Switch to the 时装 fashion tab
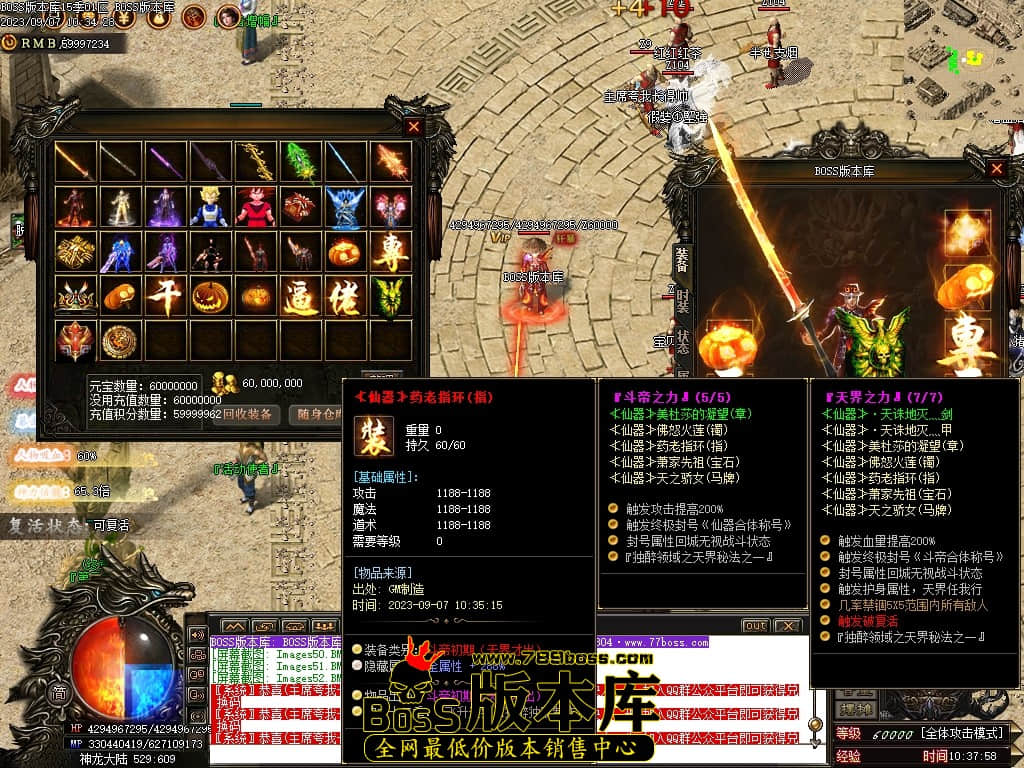The width and height of the screenshot is (1024, 768). tap(682, 298)
